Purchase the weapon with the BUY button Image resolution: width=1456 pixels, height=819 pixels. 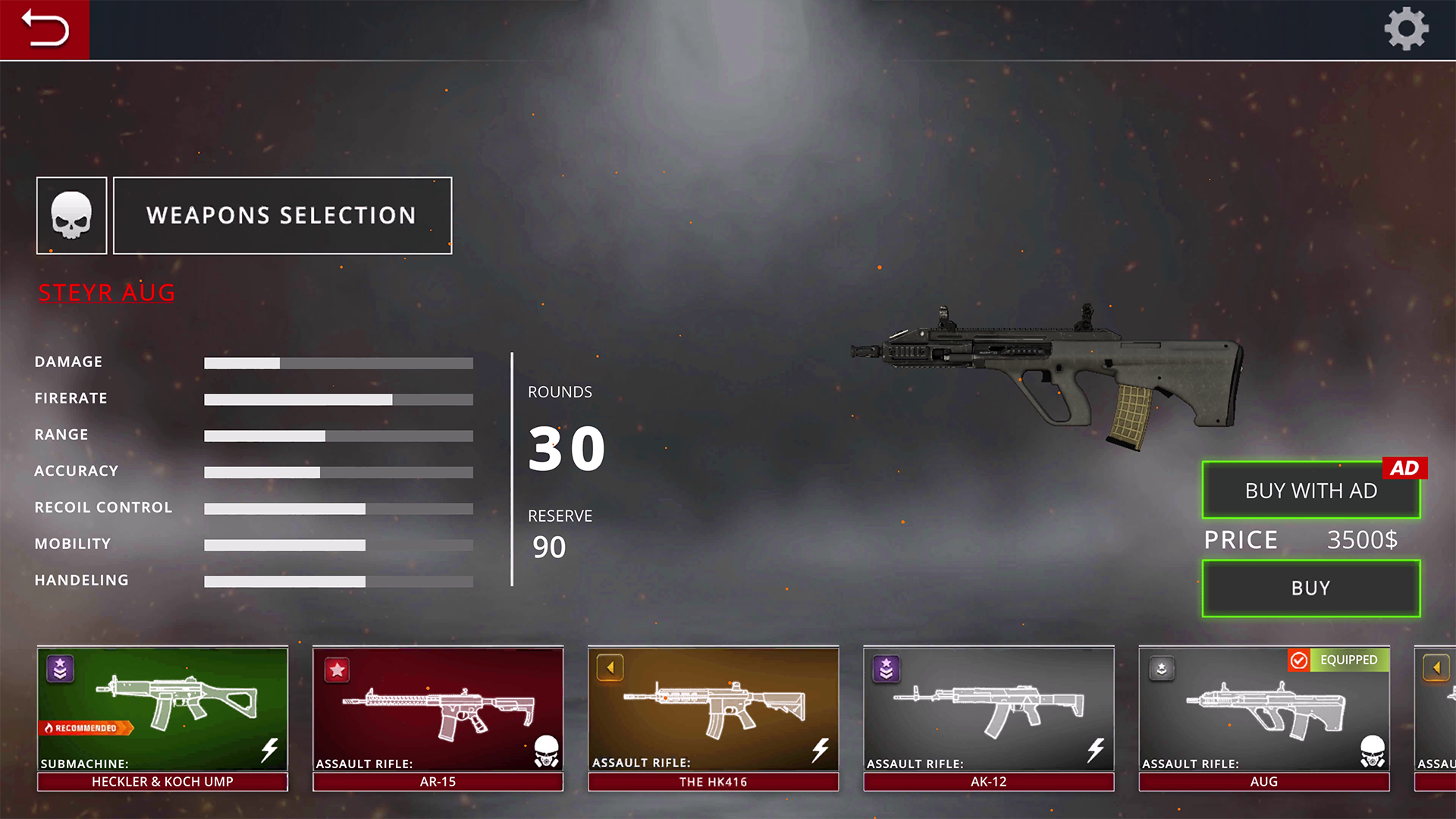[x=1310, y=588]
